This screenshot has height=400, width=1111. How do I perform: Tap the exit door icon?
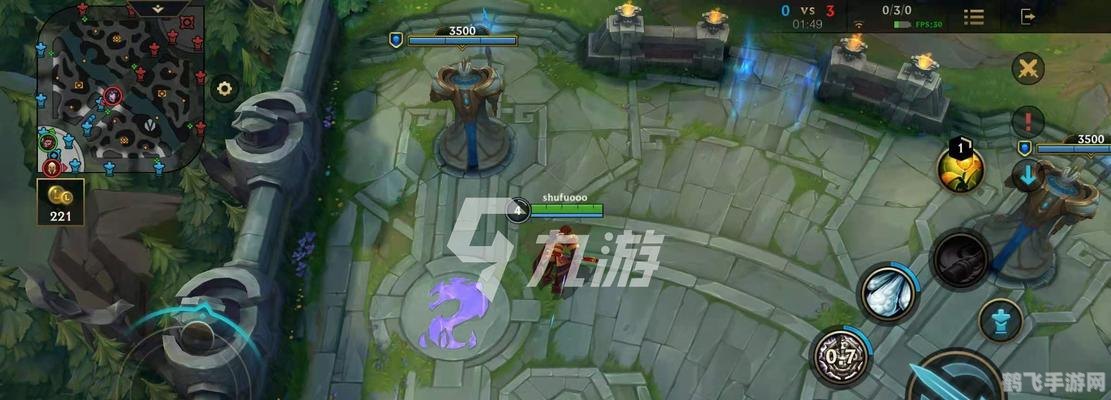coord(1029,17)
